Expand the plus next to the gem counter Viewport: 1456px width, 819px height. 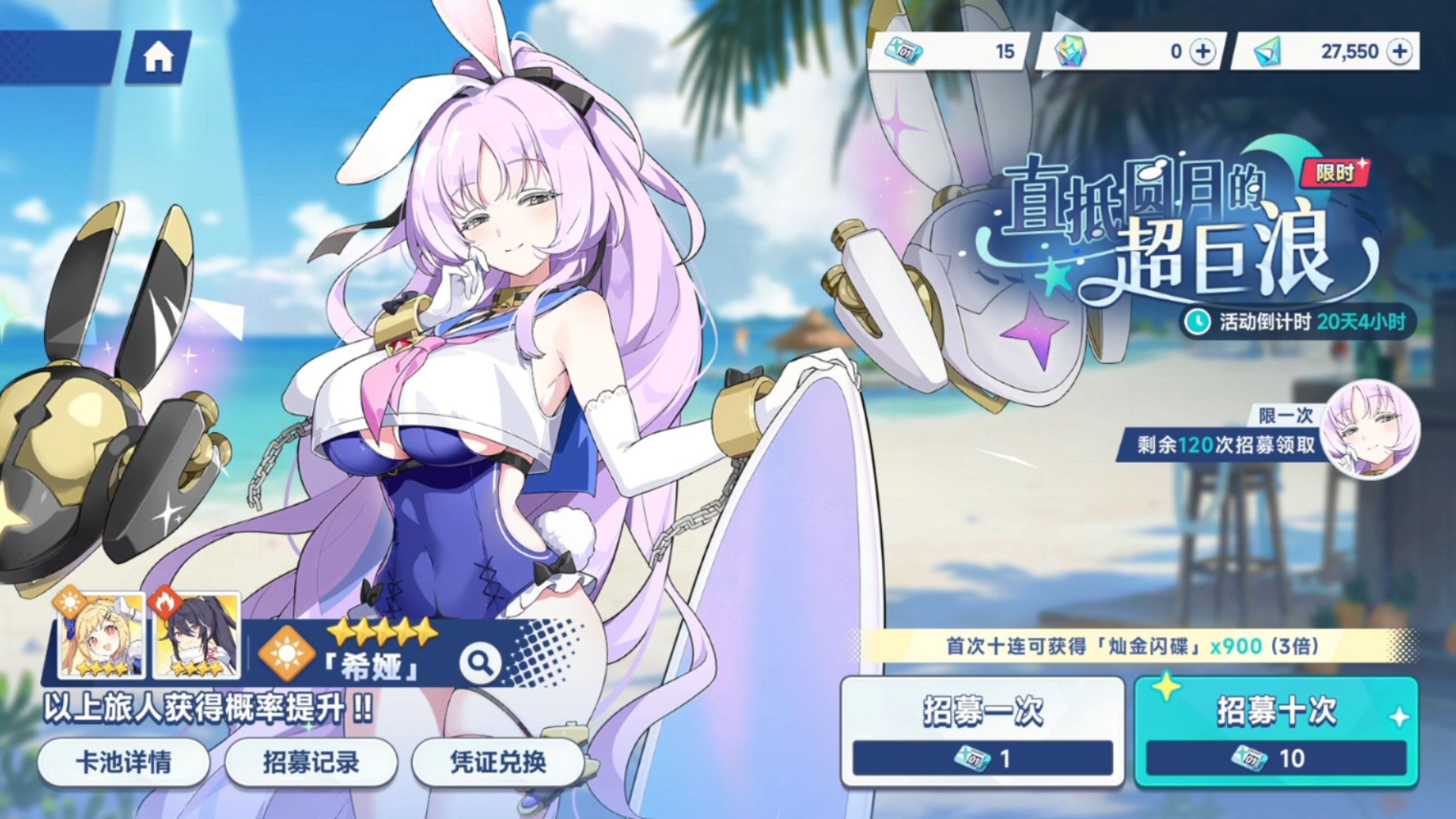tap(1205, 52)
